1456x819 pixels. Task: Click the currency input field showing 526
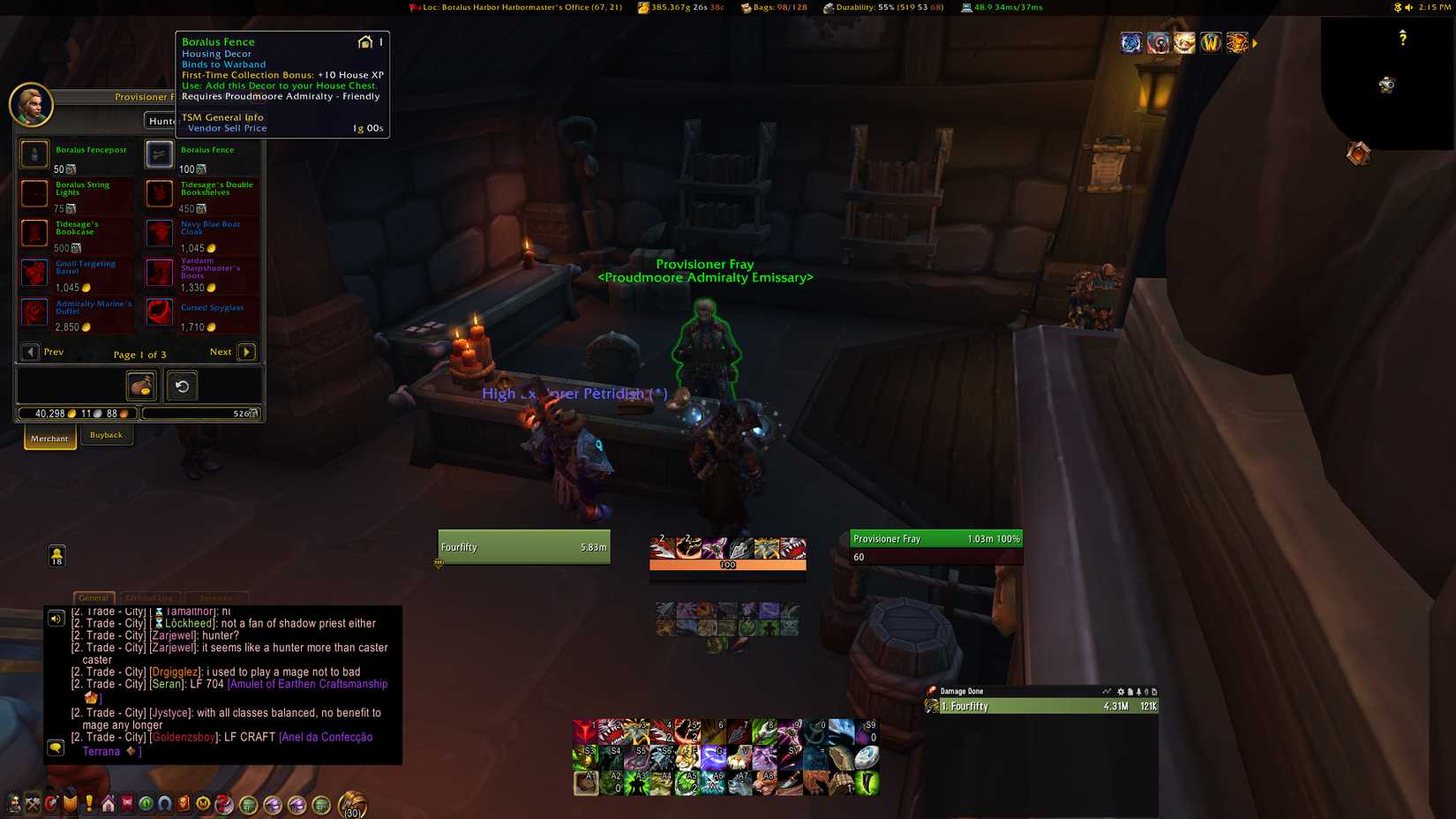click(201, 412)
